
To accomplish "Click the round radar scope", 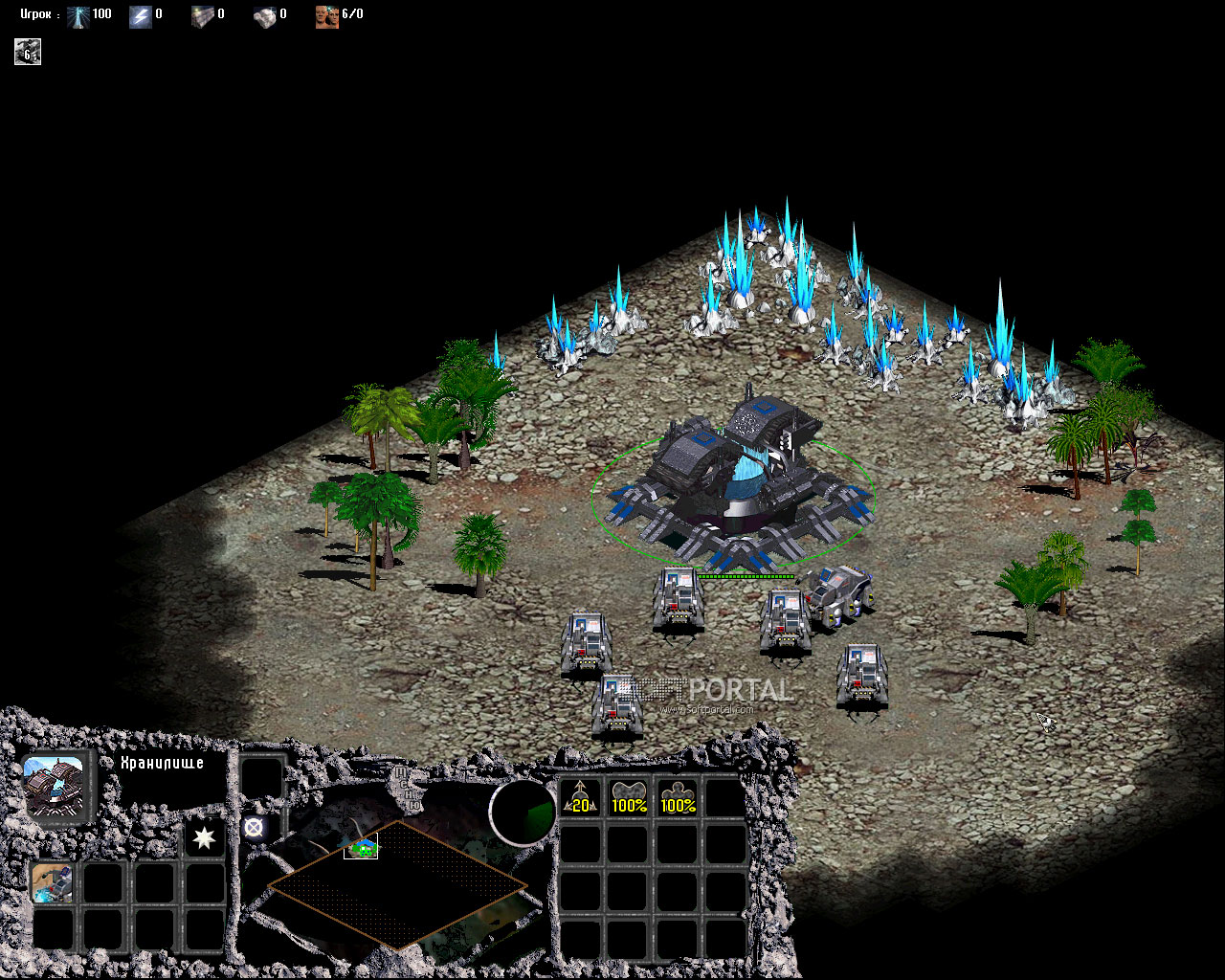I will [x=523, y=812].
